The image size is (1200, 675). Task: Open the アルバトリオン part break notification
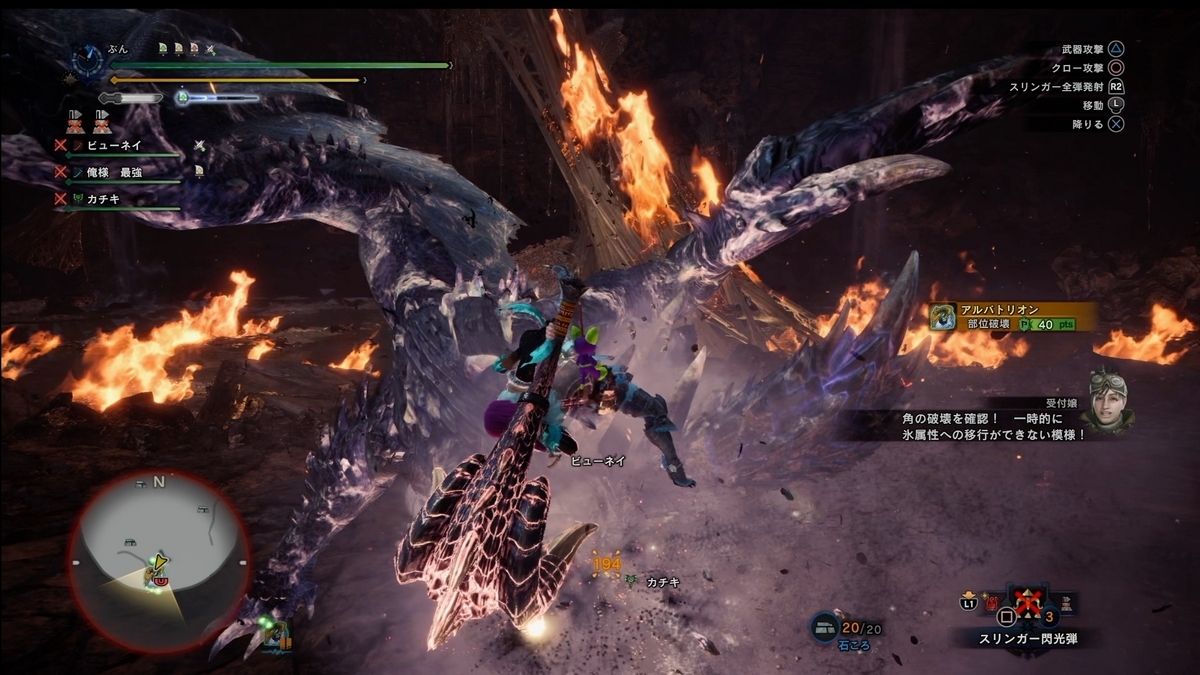coord(1010,317)
